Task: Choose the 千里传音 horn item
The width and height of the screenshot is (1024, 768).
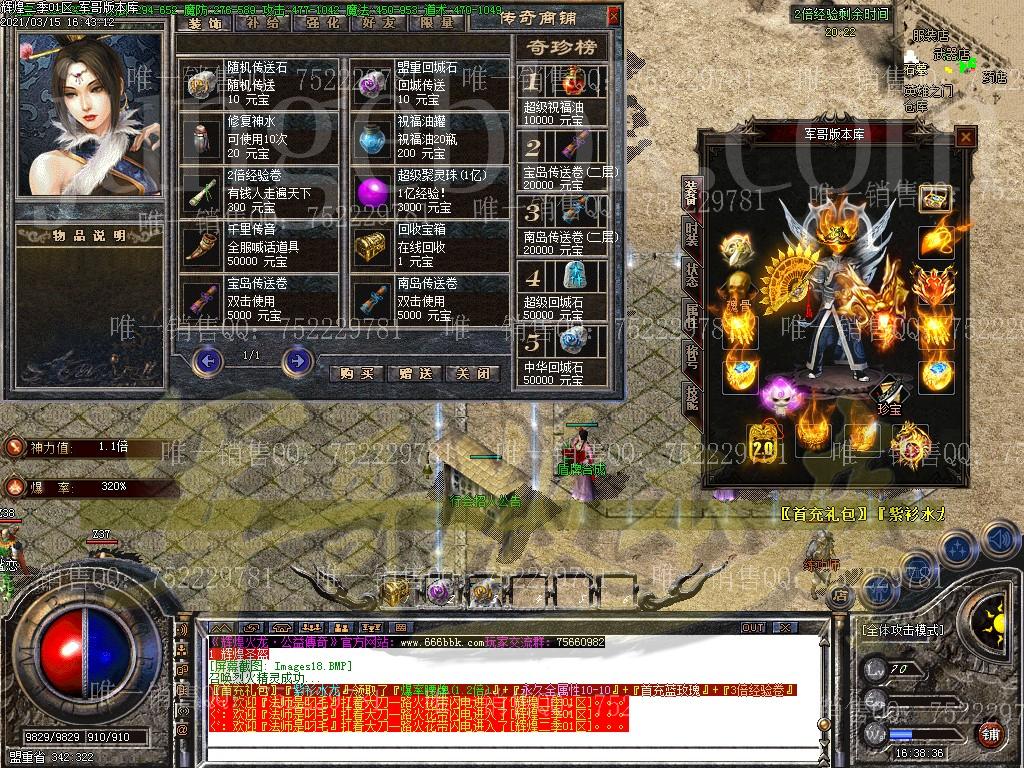Action: click(203, 245)
